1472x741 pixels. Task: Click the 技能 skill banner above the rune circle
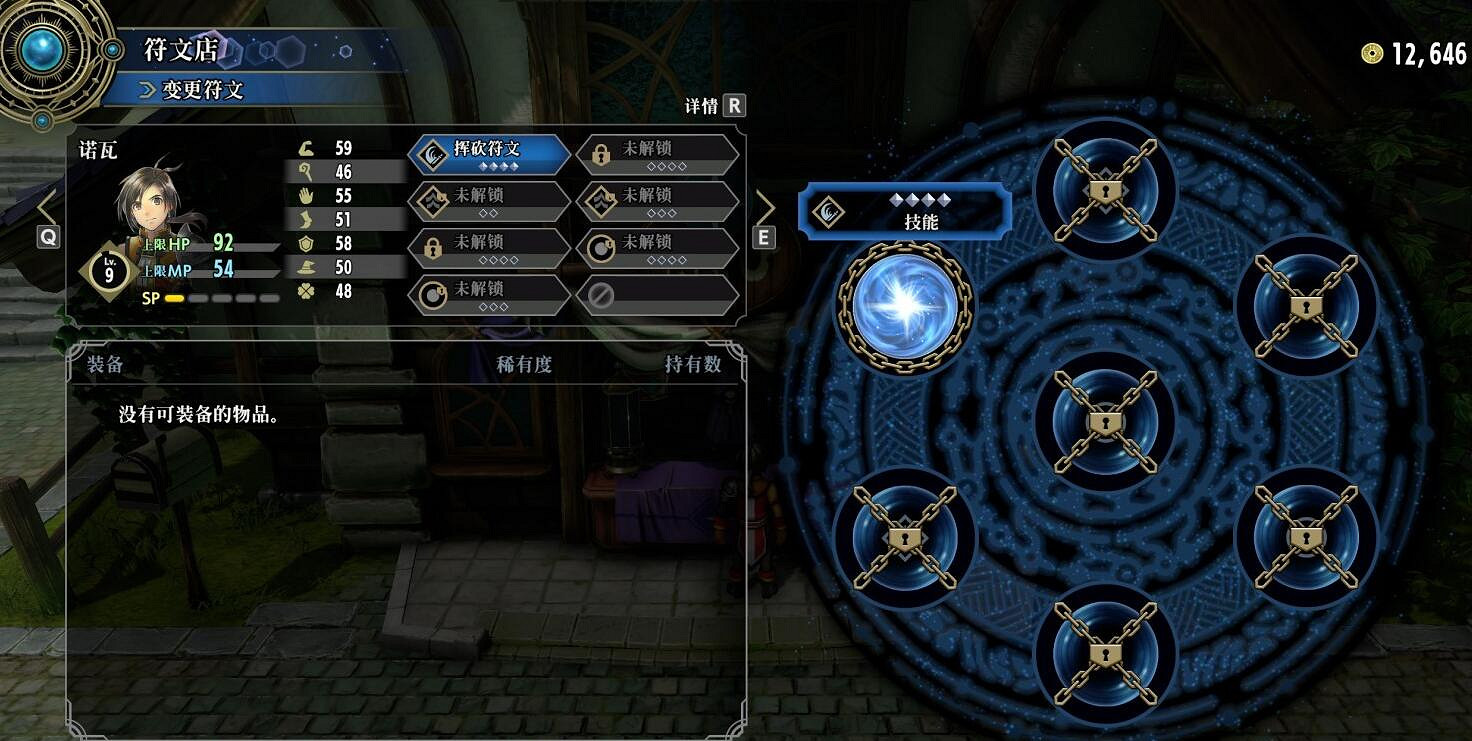pyautogui.click(x=901, y=210)
